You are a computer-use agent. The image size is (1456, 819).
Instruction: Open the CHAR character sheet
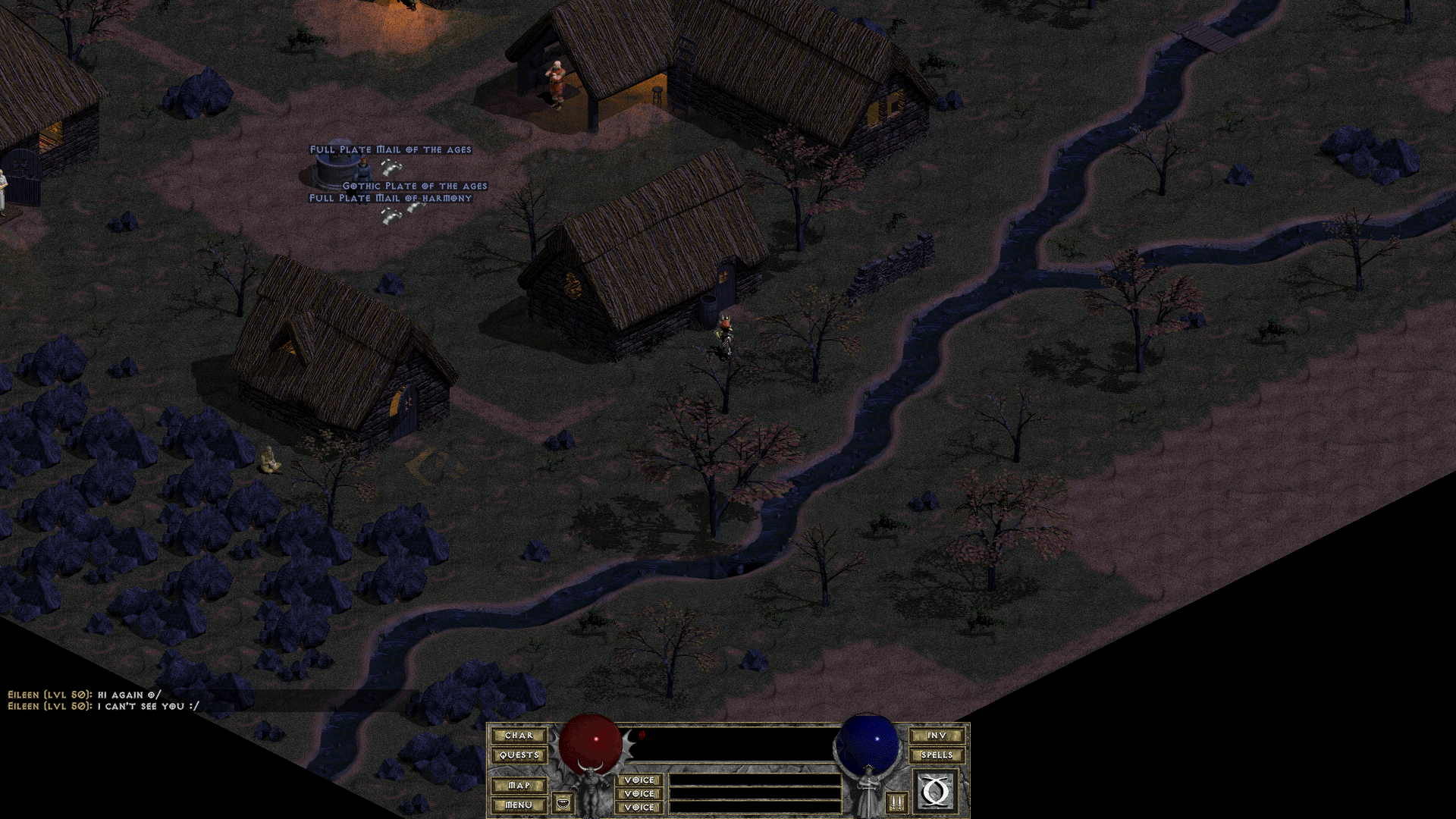tap(519, 736)
